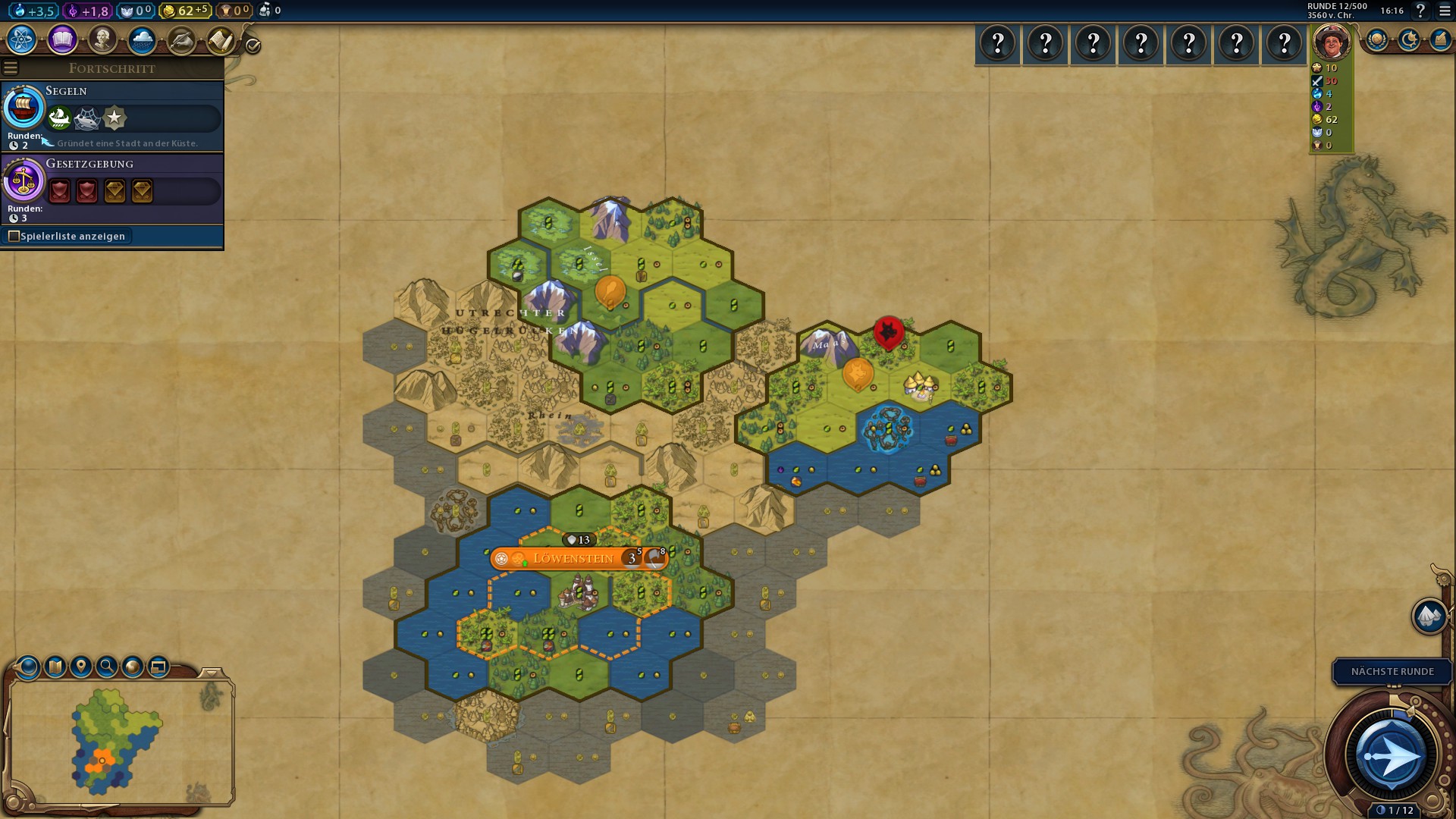Open the main menu hamburger button
This screenshot has width=1456, height=819.
1445,11
